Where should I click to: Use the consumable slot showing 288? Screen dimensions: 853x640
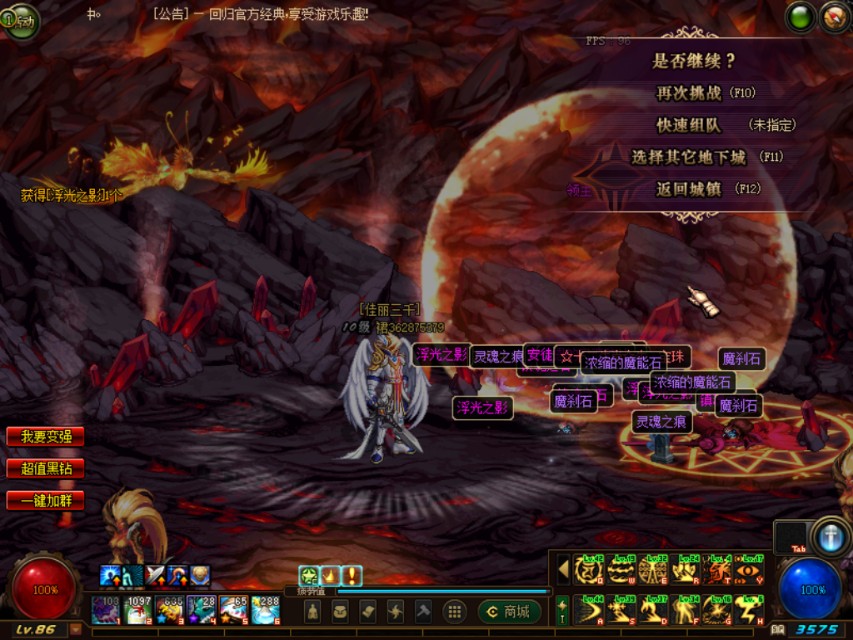(265, 609)
